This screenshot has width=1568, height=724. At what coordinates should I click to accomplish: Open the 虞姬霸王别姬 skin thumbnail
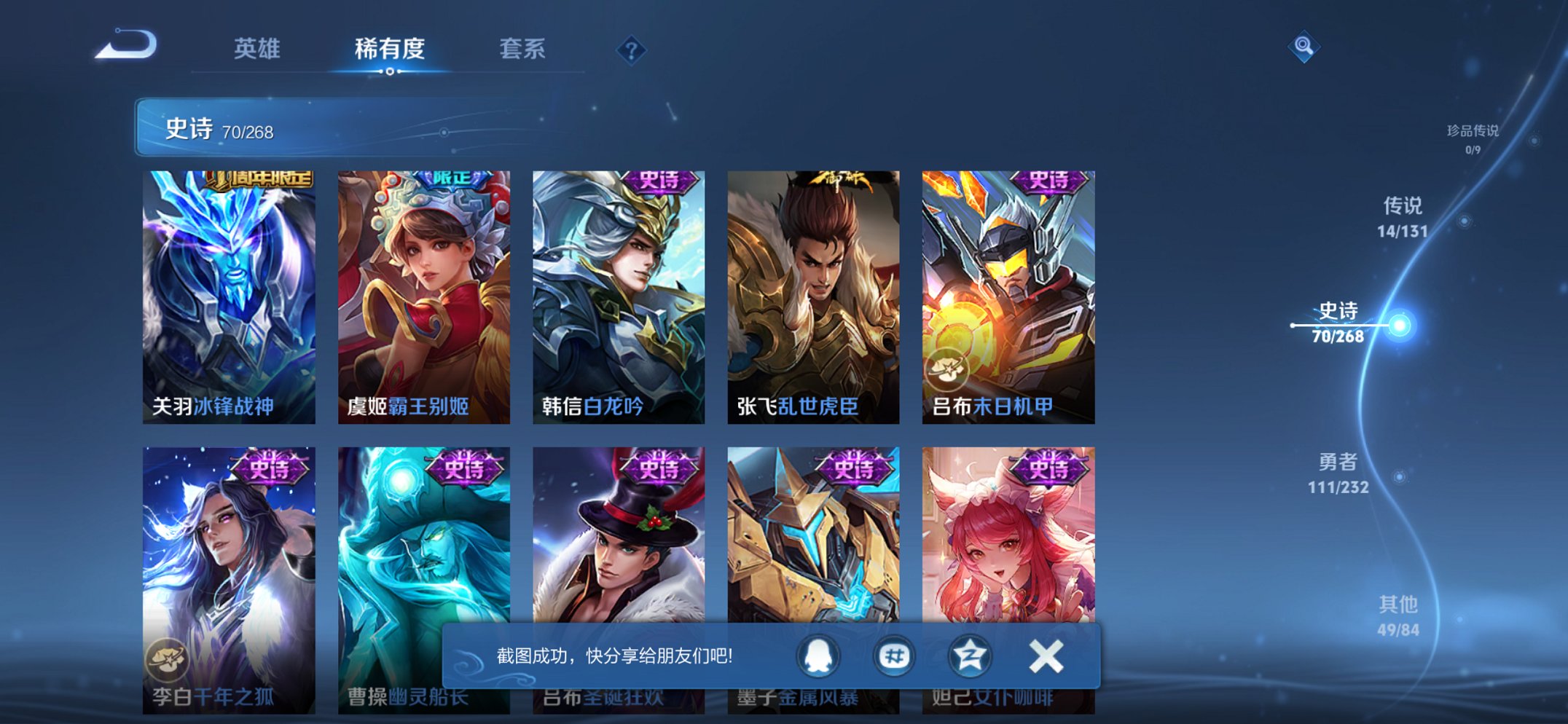tap(424, 284)
